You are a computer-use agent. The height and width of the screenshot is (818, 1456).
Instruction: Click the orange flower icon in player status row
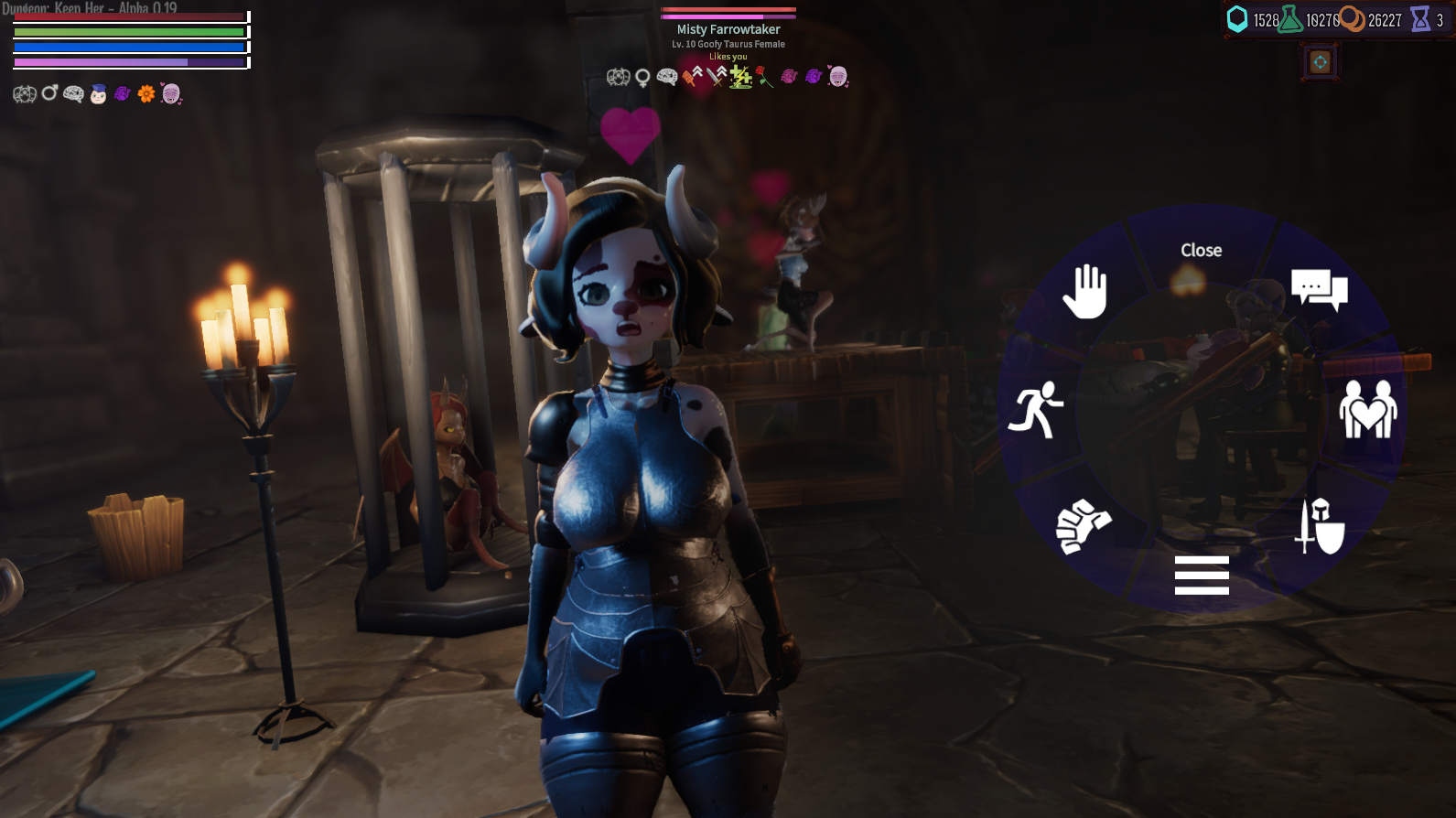[146, 92]
